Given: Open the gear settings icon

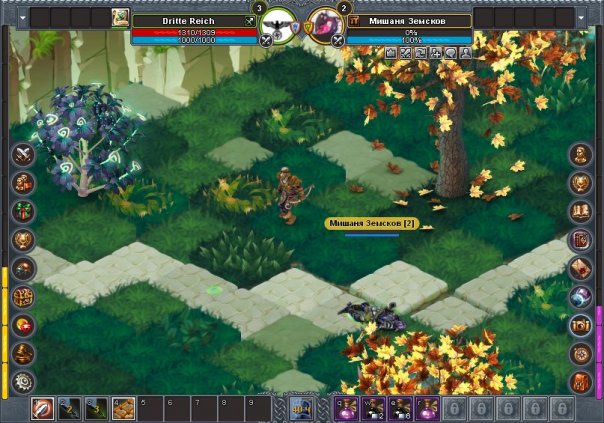Looking at the screenshot, I should pyautogui.click(x=23, y=382).
